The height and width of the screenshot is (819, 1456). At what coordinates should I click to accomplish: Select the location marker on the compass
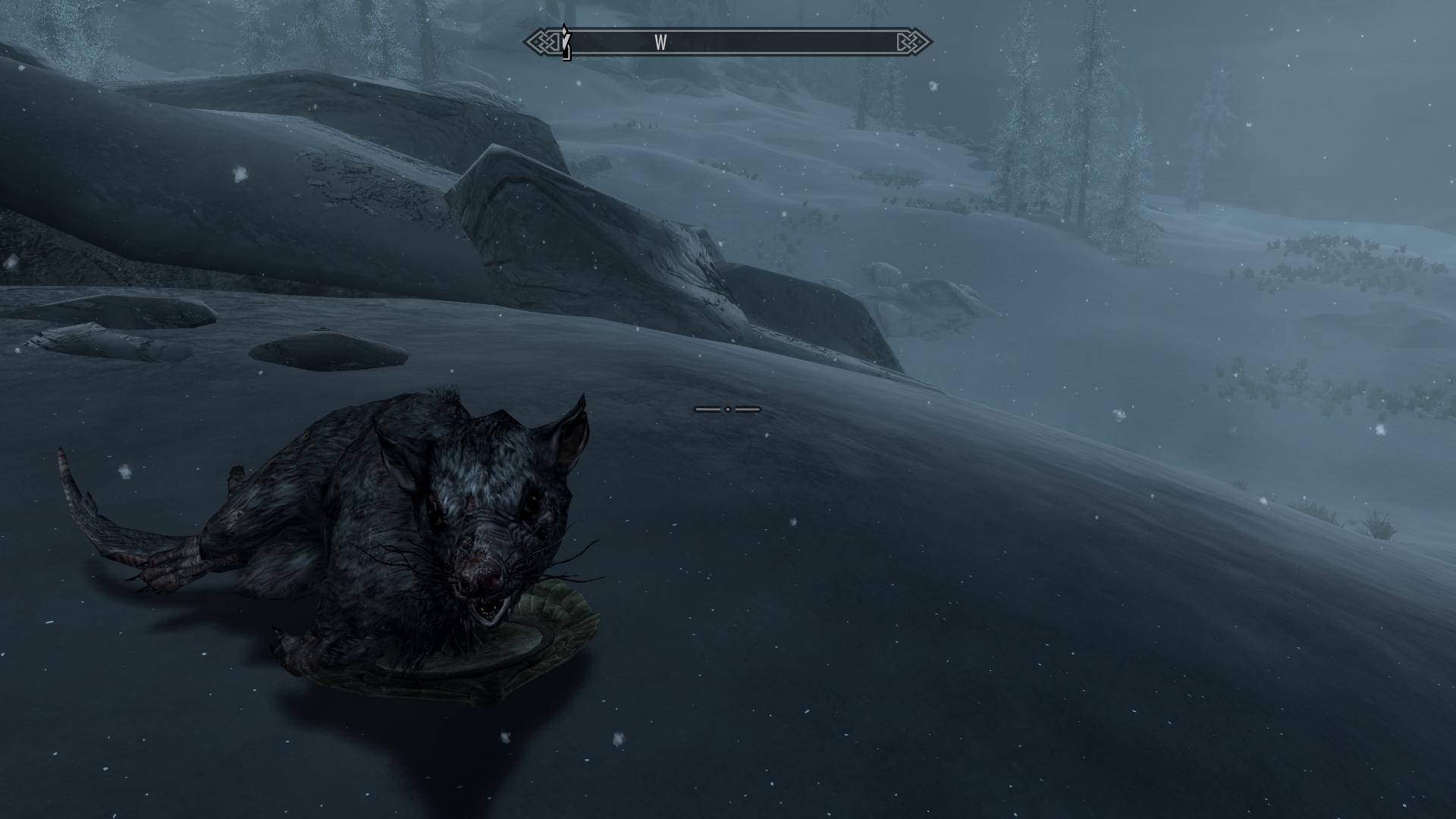click(566, 42)
